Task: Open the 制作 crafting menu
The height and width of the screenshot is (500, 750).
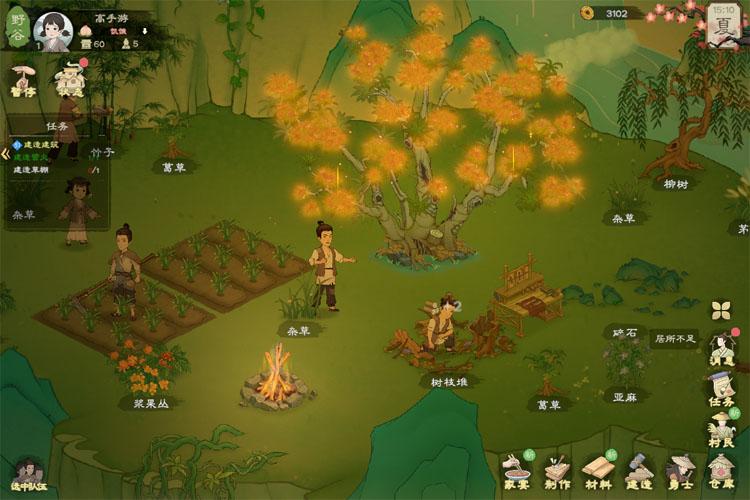Action: [x=557, y=469]
